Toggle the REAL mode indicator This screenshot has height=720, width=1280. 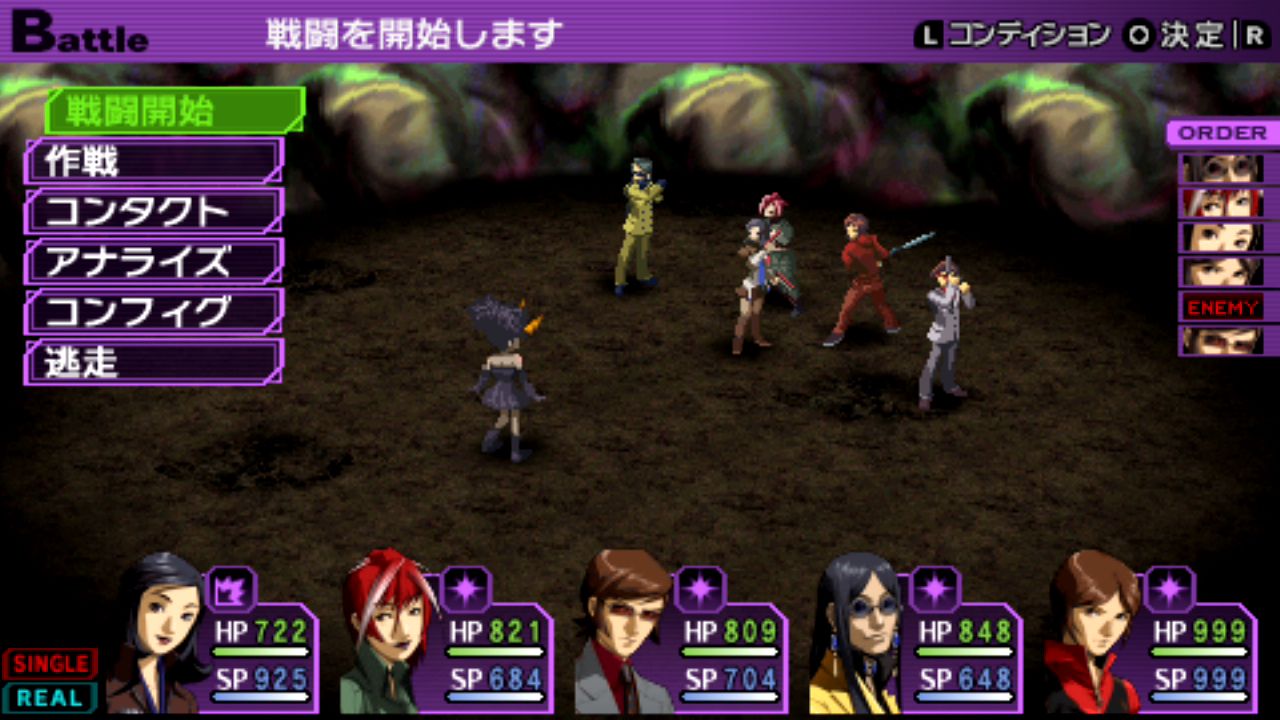49,697
